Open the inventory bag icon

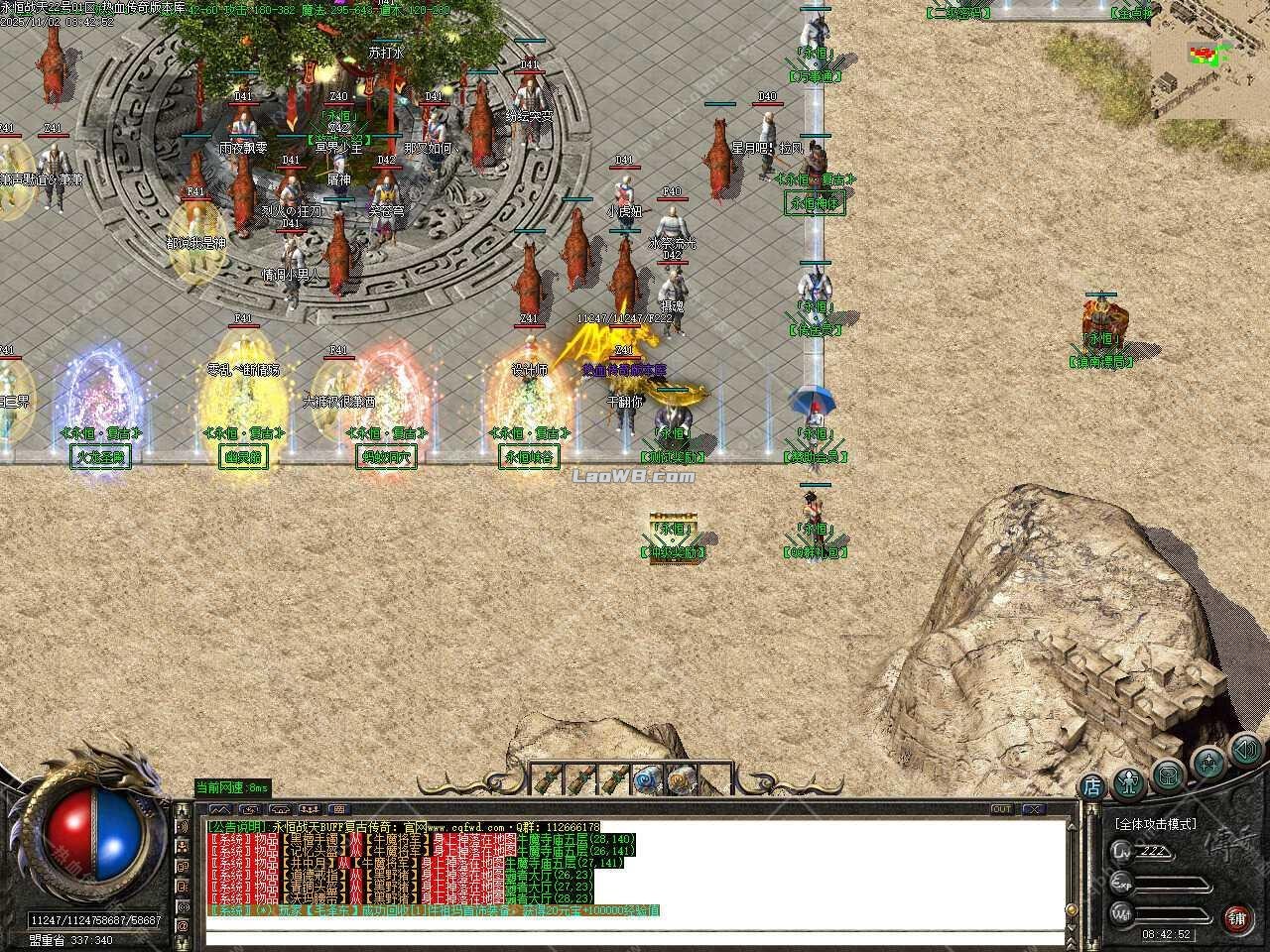[1167, 776]
